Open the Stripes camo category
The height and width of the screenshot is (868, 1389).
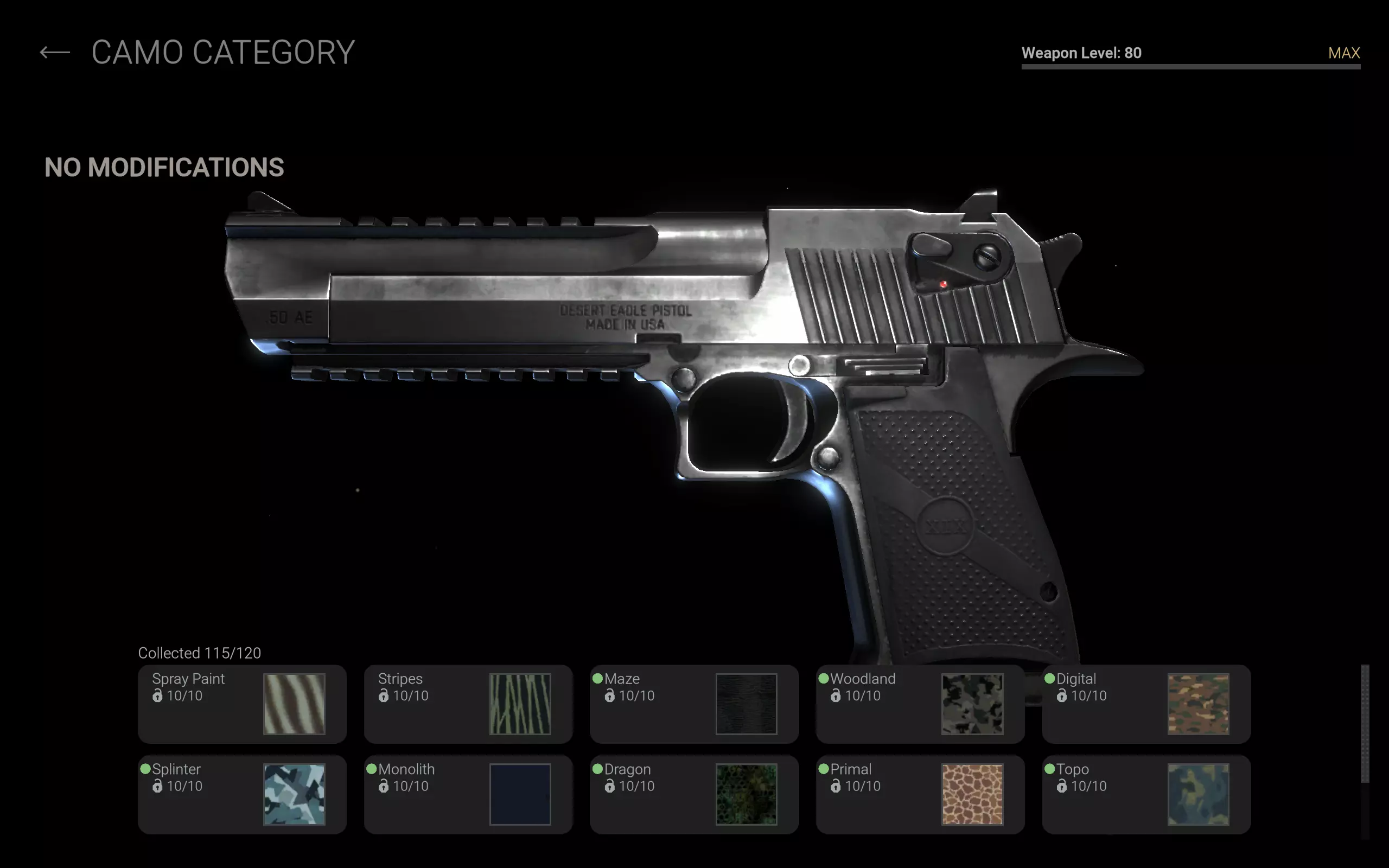pyautogui.click(x=468, y=704)
